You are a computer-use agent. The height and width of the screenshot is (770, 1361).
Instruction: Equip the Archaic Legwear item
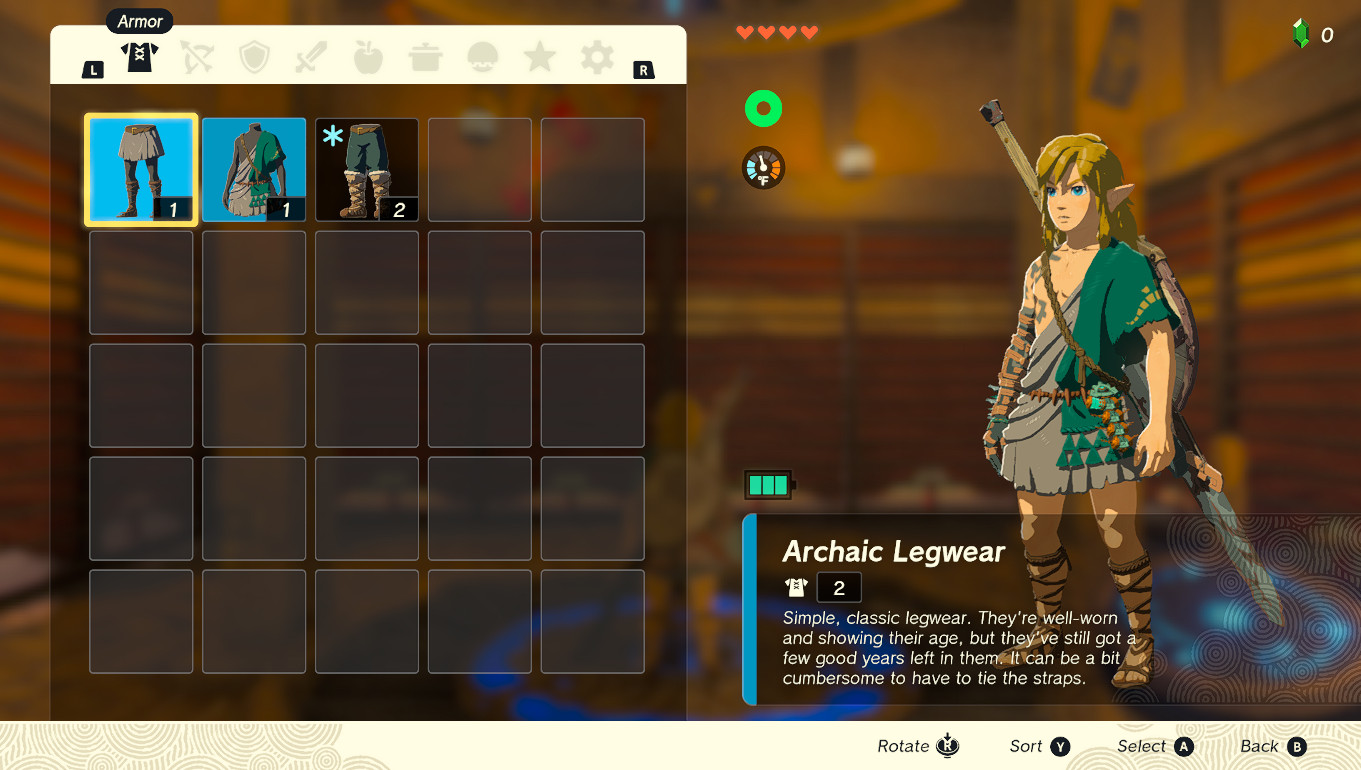[x=140, y=169]
